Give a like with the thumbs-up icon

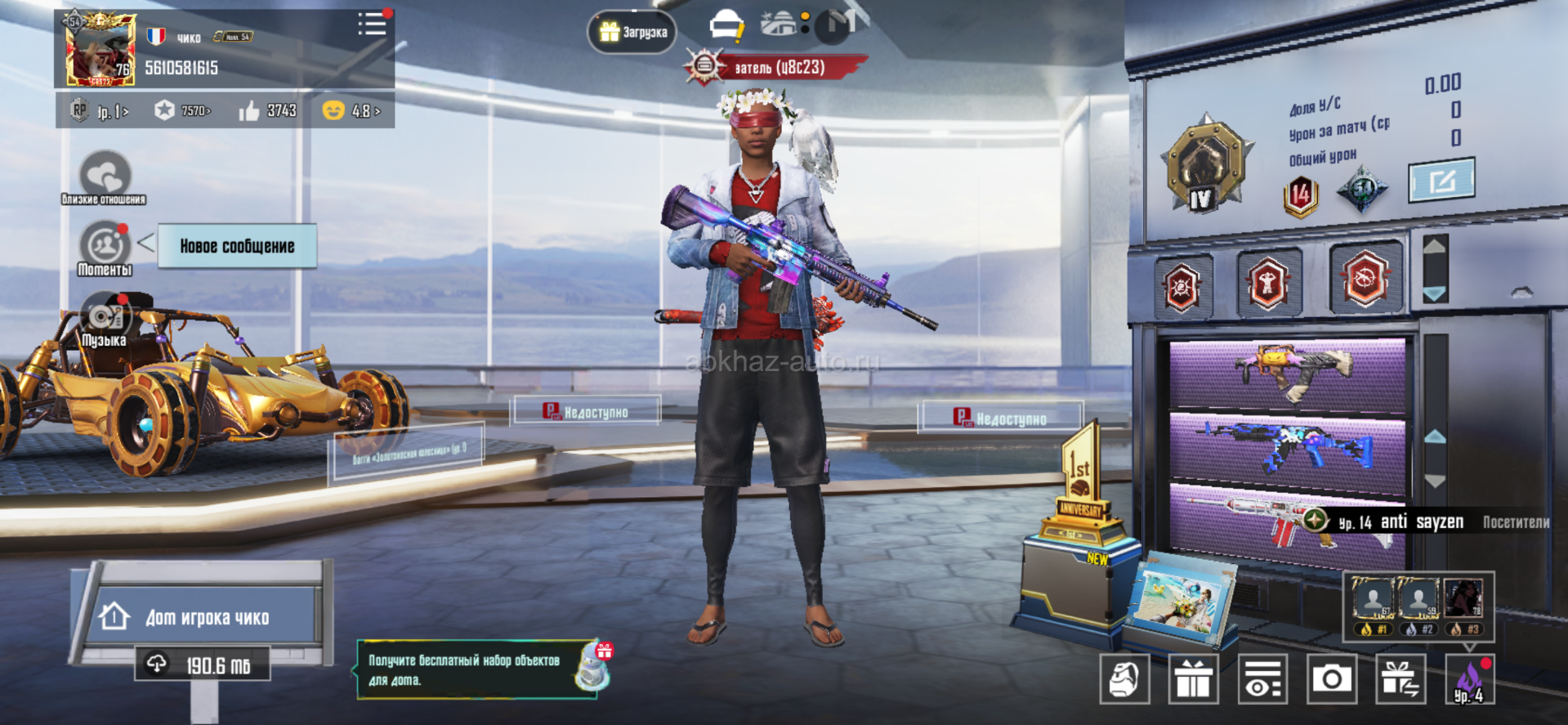250,111
